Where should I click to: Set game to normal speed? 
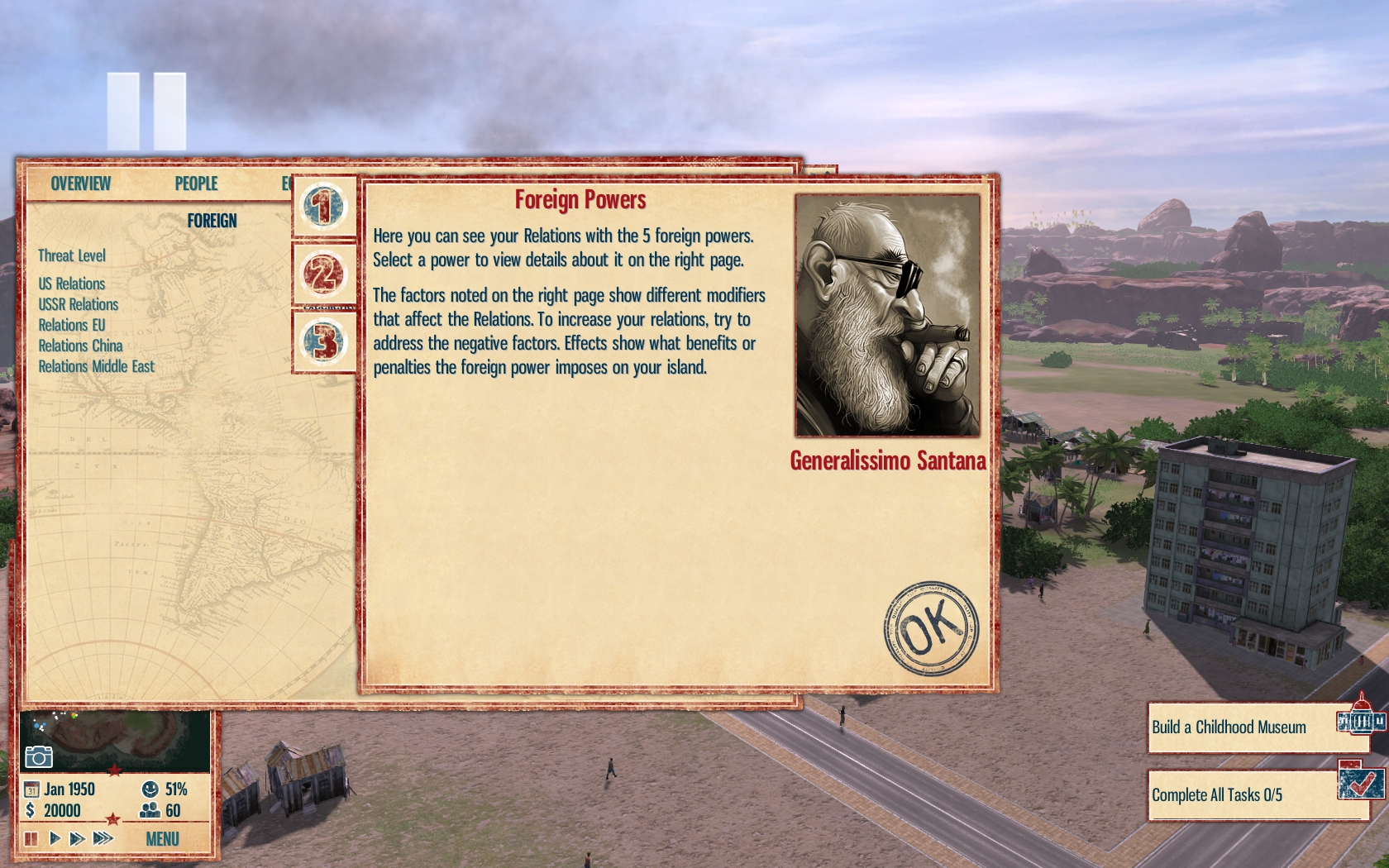point(55,839)
